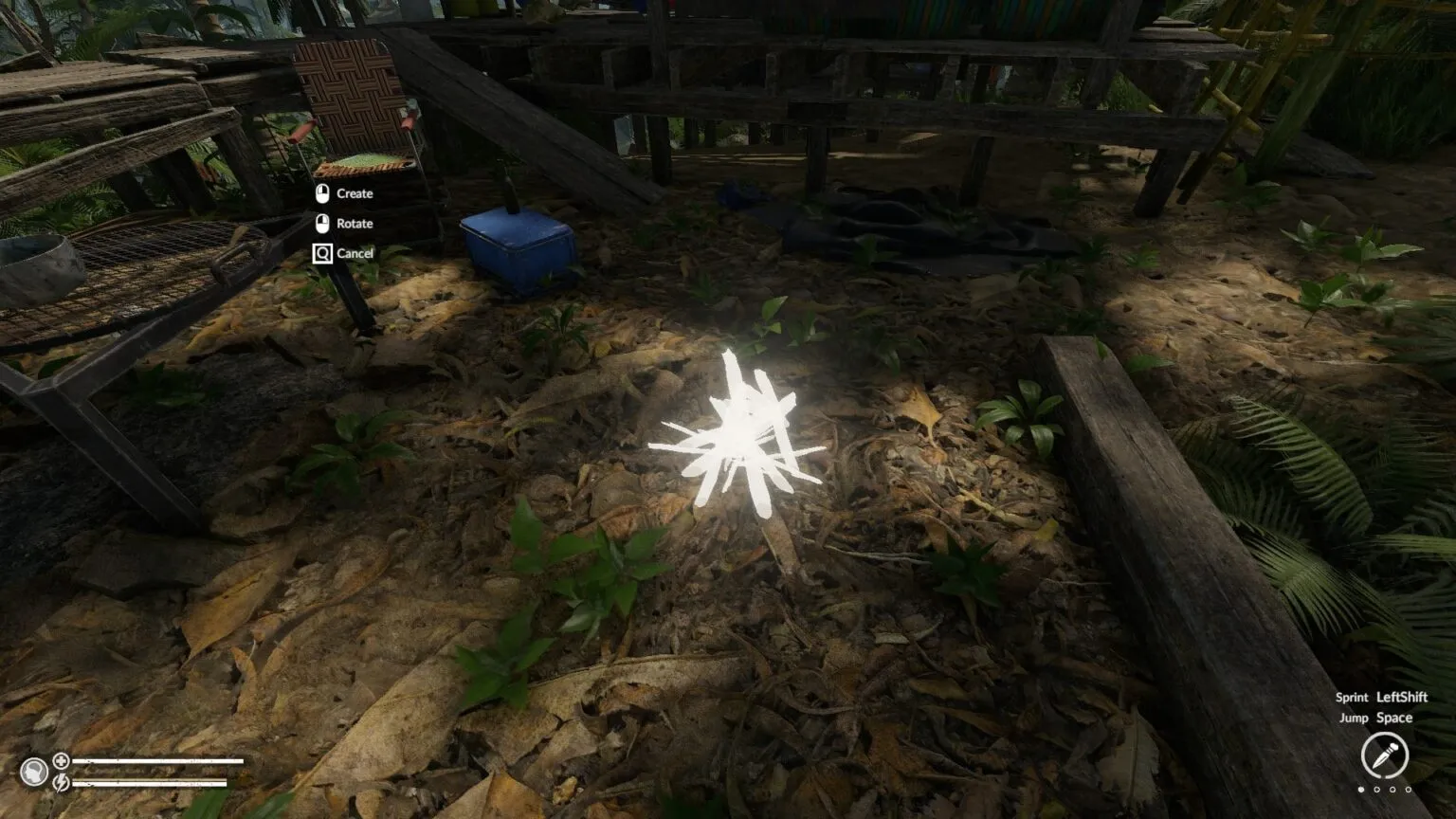Click the health cross icon
This screenshot has width=1456, height=819.
click(x=61, y=760)
